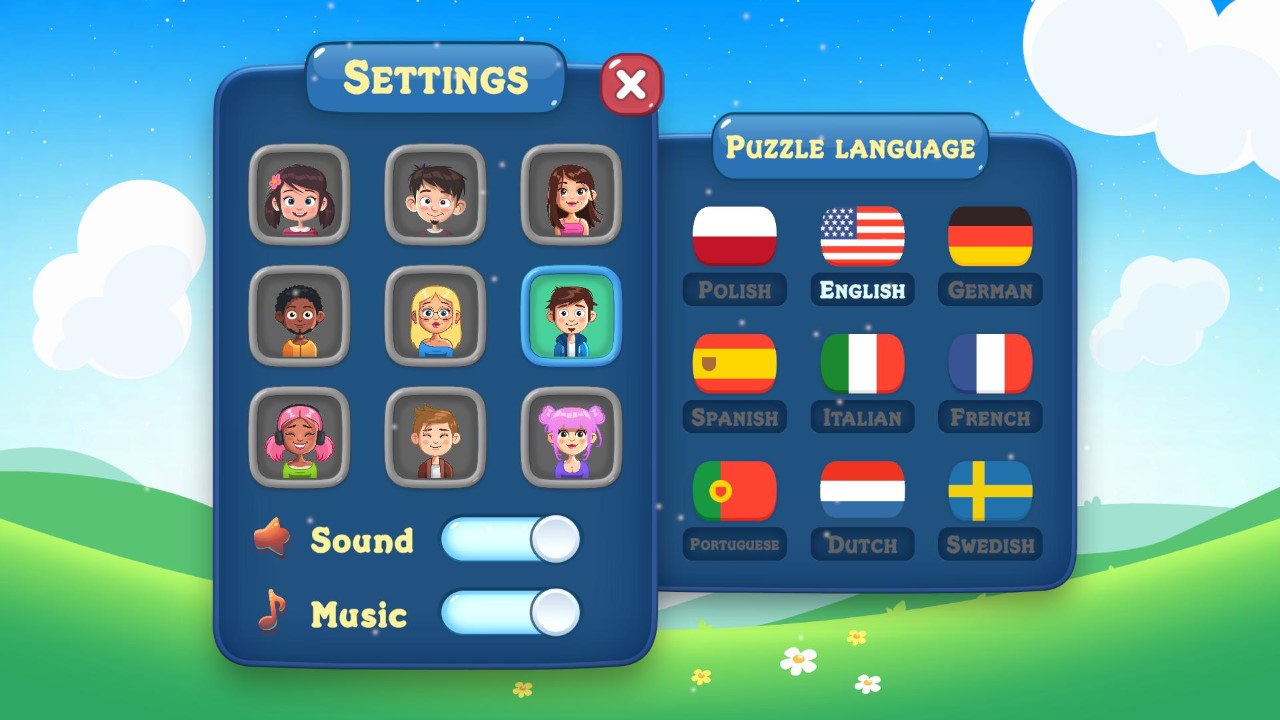
Task: Select the girl avatar with red flower
Action: (299, 194)
